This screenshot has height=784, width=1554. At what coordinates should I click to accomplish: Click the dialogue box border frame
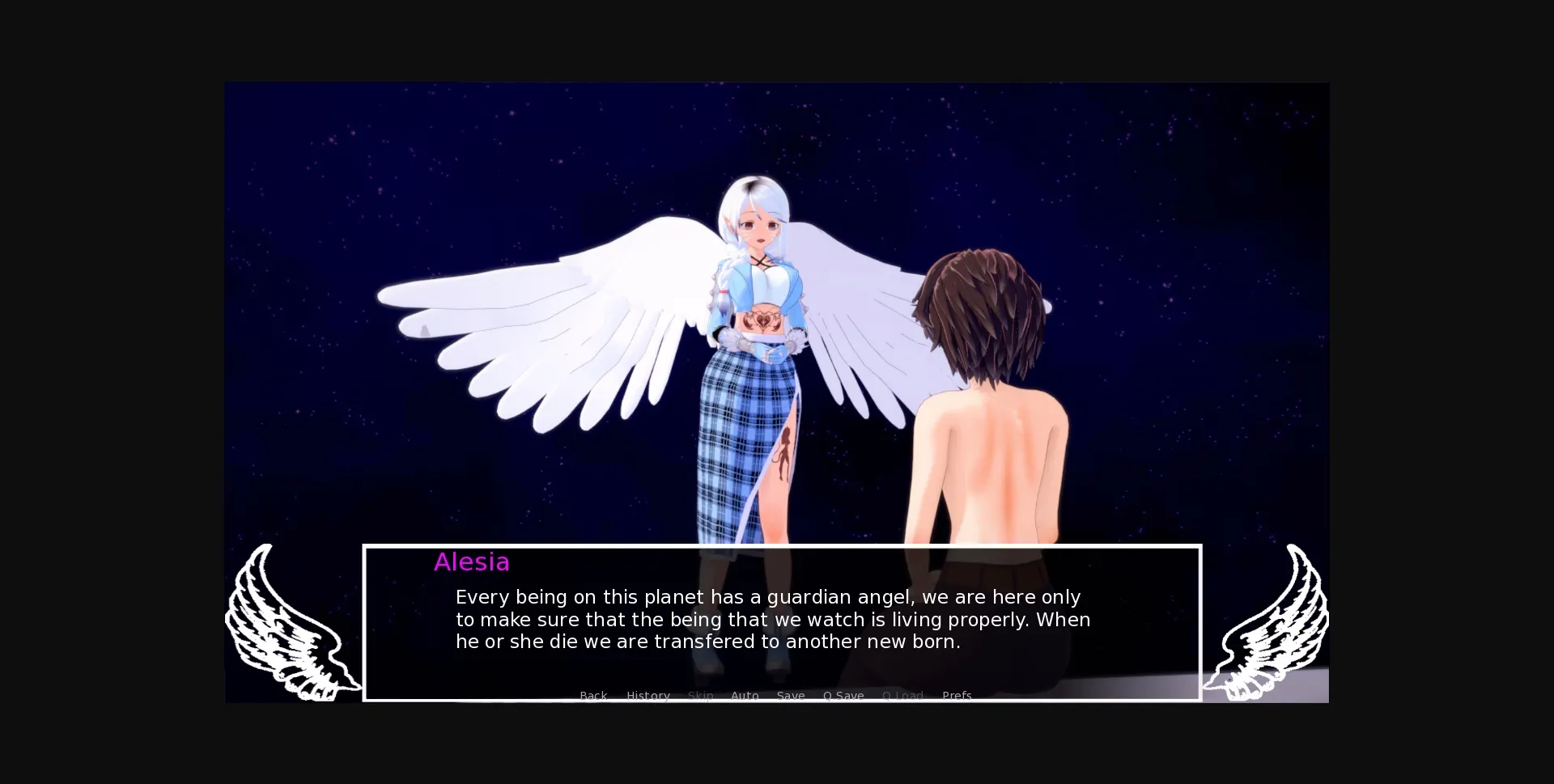pos(781,548)
